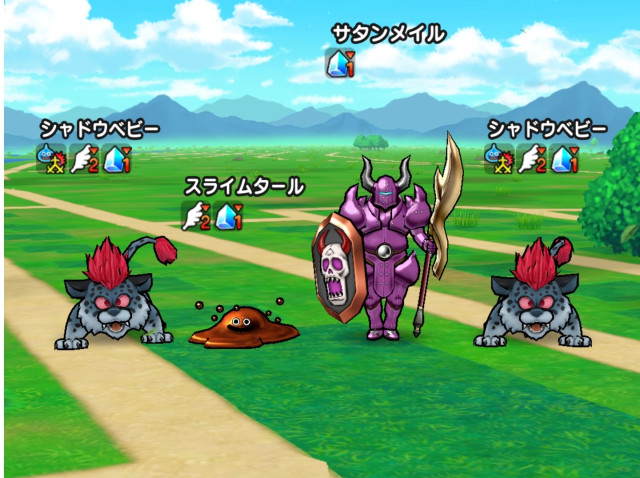The height and width of the screenshot is (478, 640).
Task: Select Slime Tar's white claw status icon
Action: click(195, 214)
